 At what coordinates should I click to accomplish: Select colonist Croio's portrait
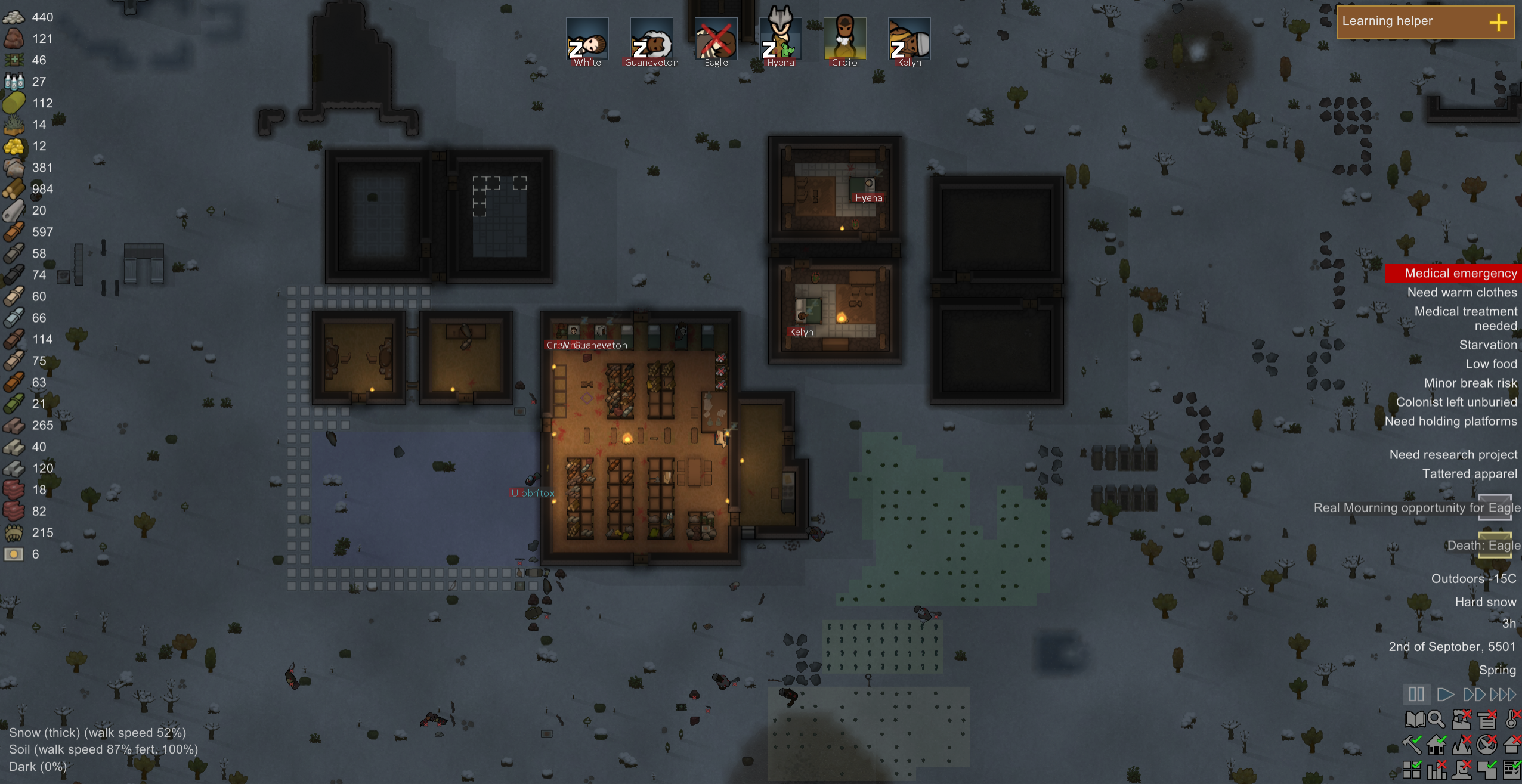pyautogui.click(x=844, y=39)
